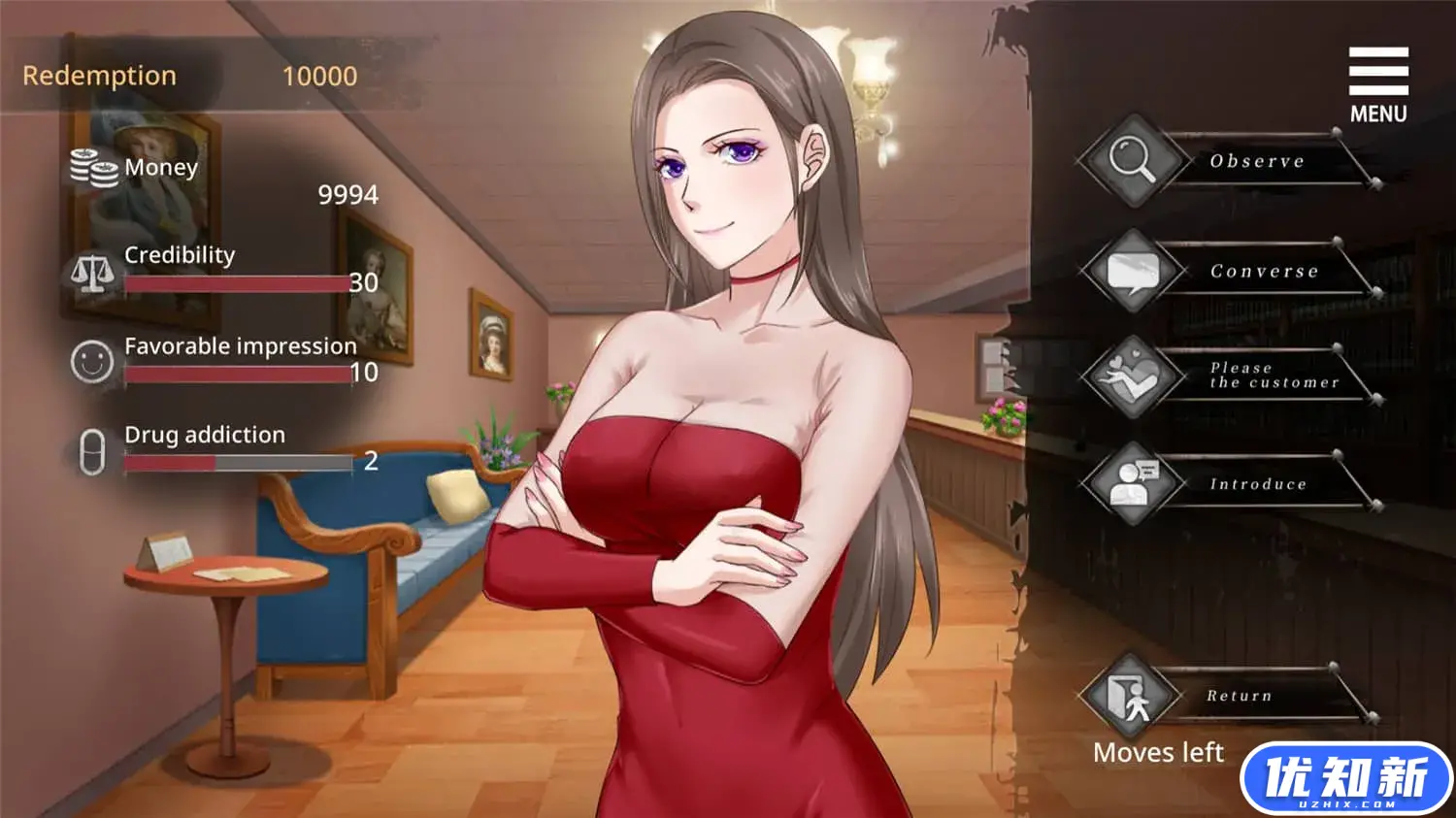The width and height of the screenshot is (1456, 818).
Task: Click the Drug addiction pill icon
Action: coord(90,450)
